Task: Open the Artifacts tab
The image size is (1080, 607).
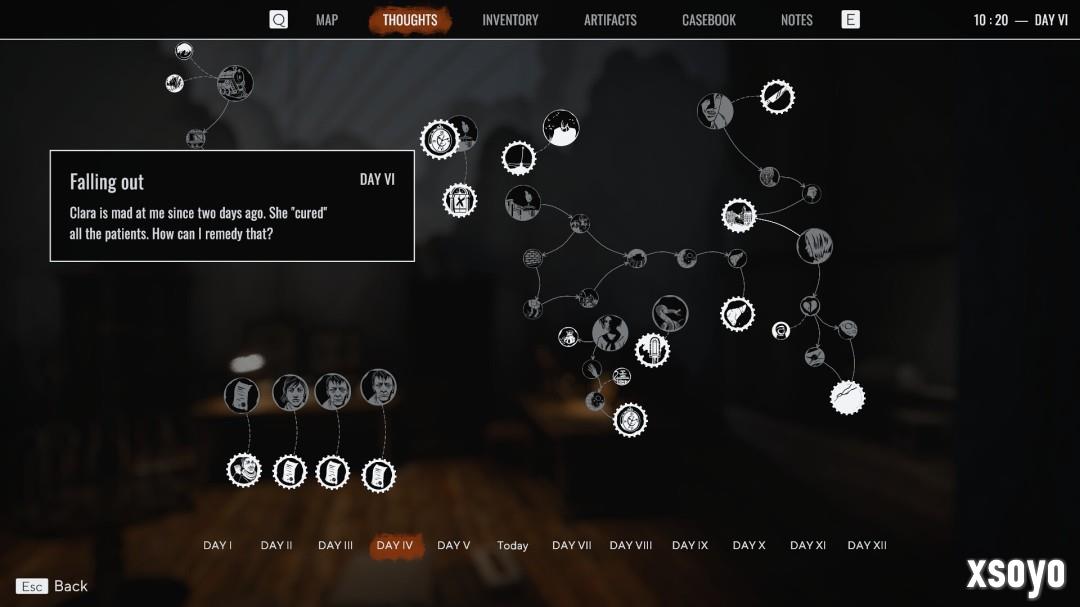Action: pos(610,20)
